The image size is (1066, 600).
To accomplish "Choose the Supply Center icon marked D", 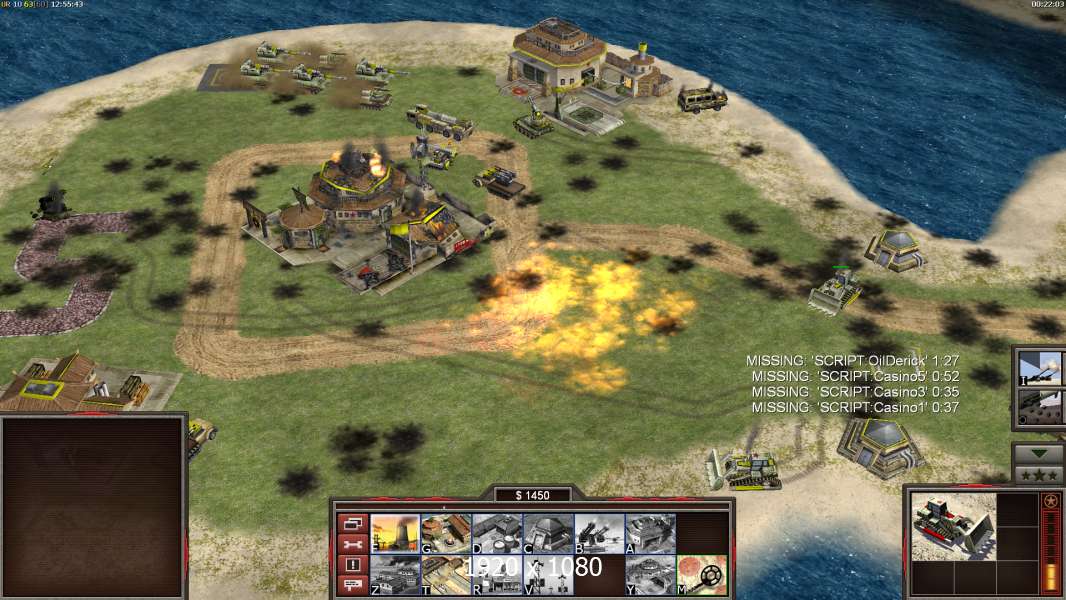I will point(497,534).
